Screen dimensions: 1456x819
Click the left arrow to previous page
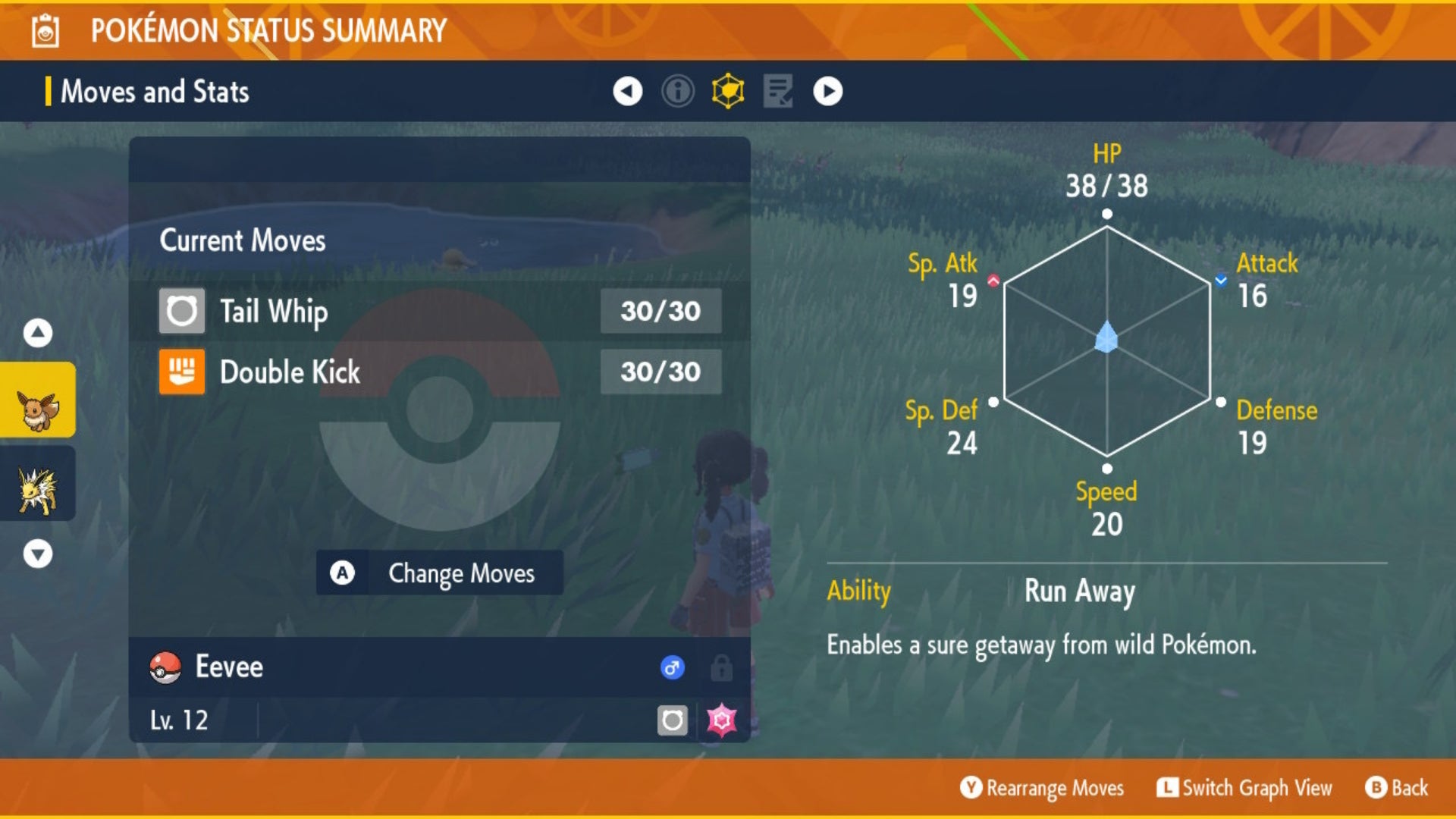[x=626, y=91]
